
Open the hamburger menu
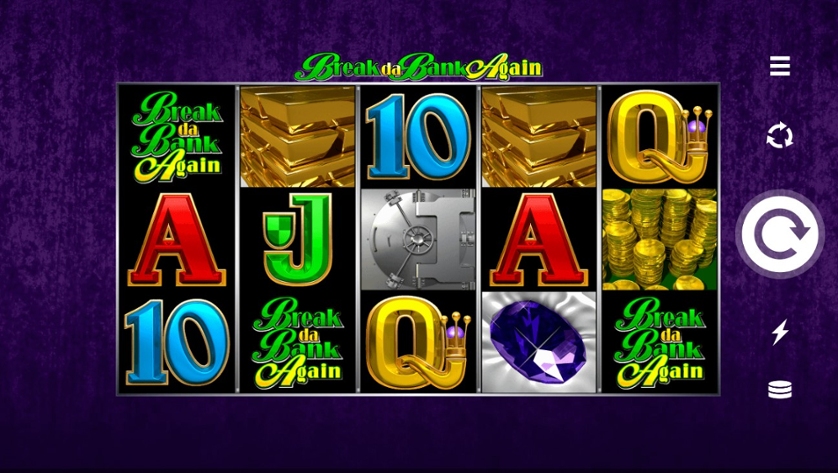point(780,66)
